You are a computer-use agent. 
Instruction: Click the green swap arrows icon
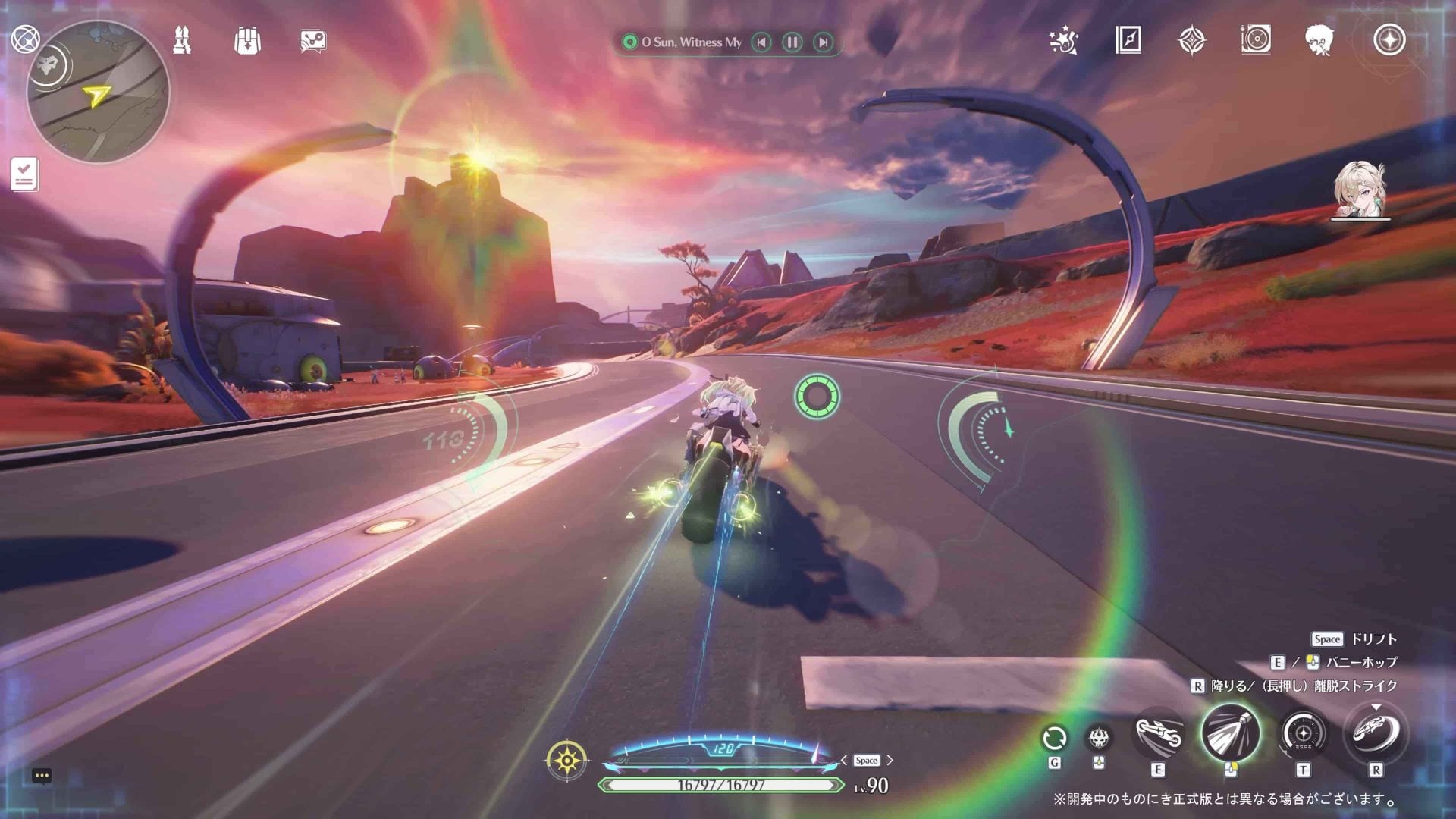pyautogui.click(x=1054, y=738)
